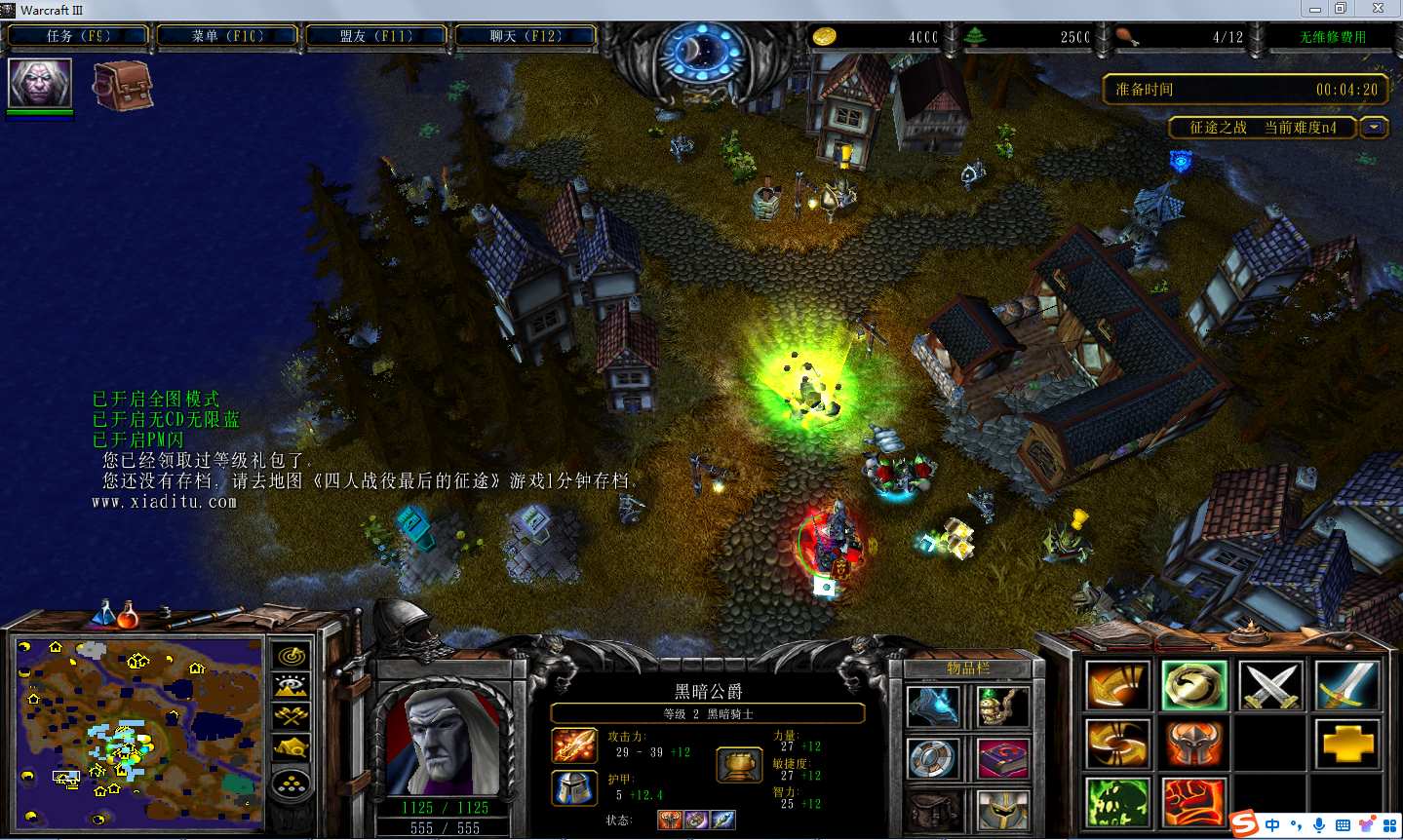Use the round shield item in the inventory
The height and width of the screenshot is (840, 1403).
point(933,759)
